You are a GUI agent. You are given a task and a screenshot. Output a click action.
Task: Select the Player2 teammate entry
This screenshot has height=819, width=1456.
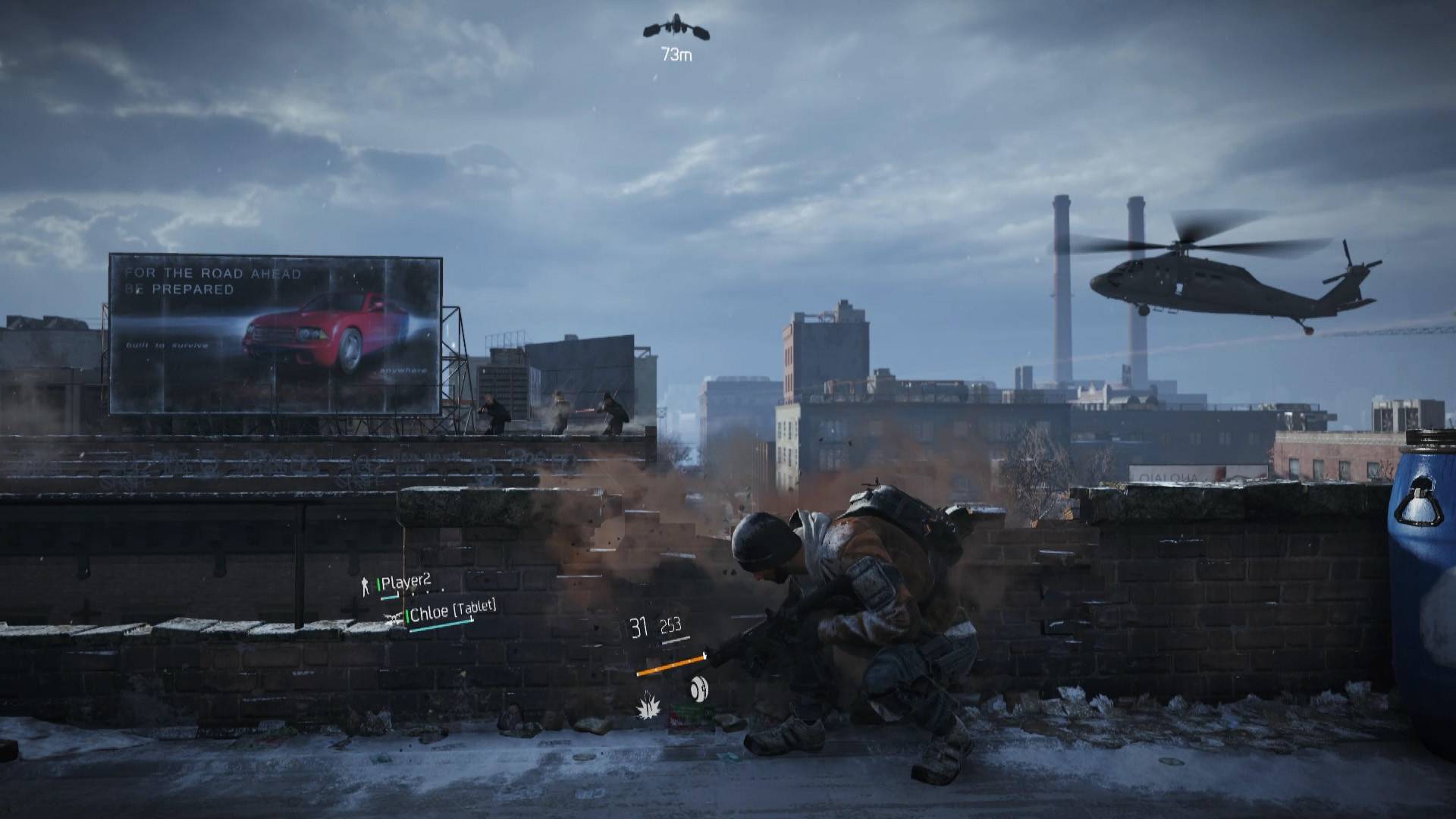[x=405, y=582]
